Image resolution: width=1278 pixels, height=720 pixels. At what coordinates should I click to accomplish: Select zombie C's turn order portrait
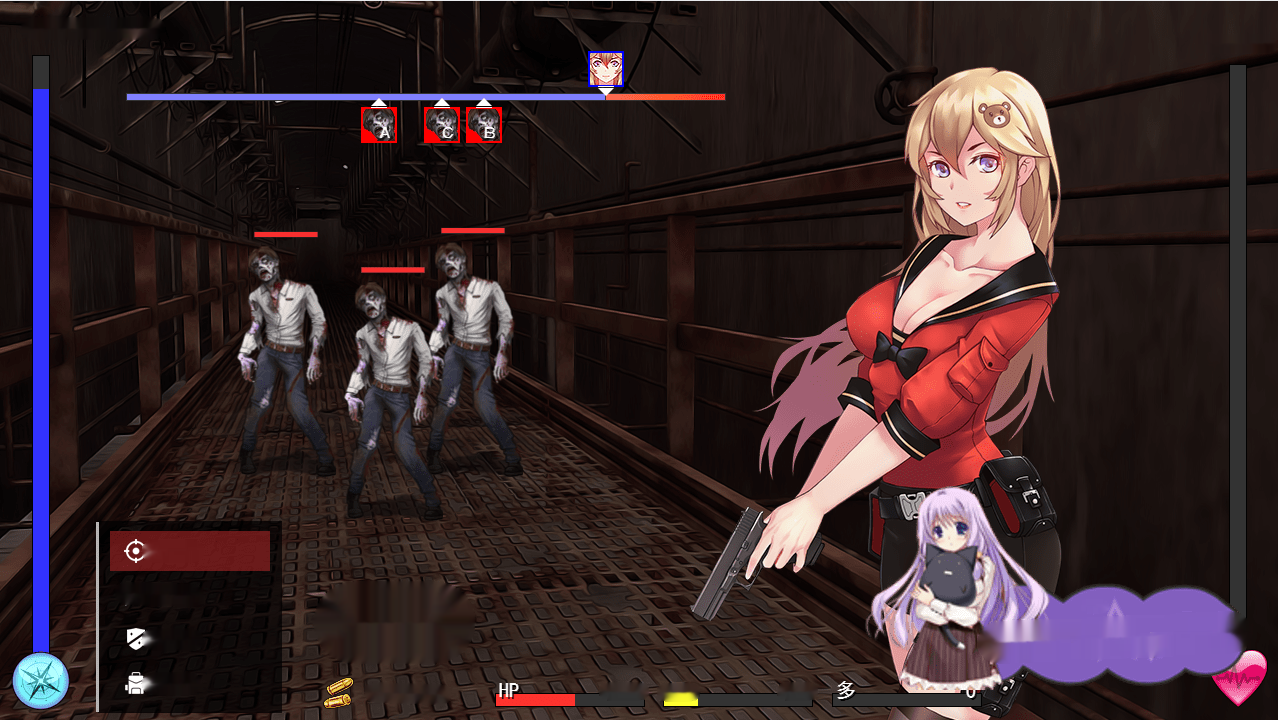click(x=442, y=125)
